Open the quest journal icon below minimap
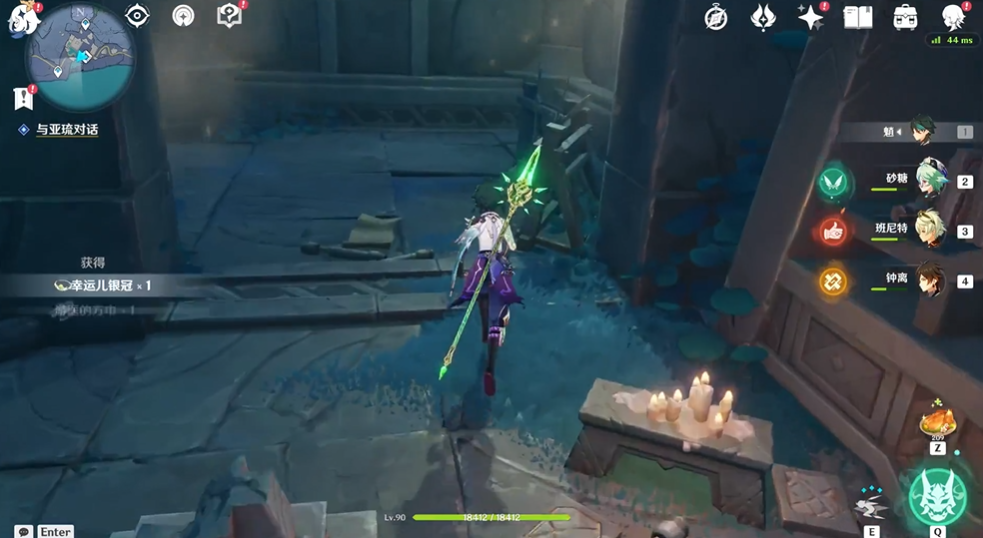This screenshot has width=983, height=538. [x=23, y=98]
